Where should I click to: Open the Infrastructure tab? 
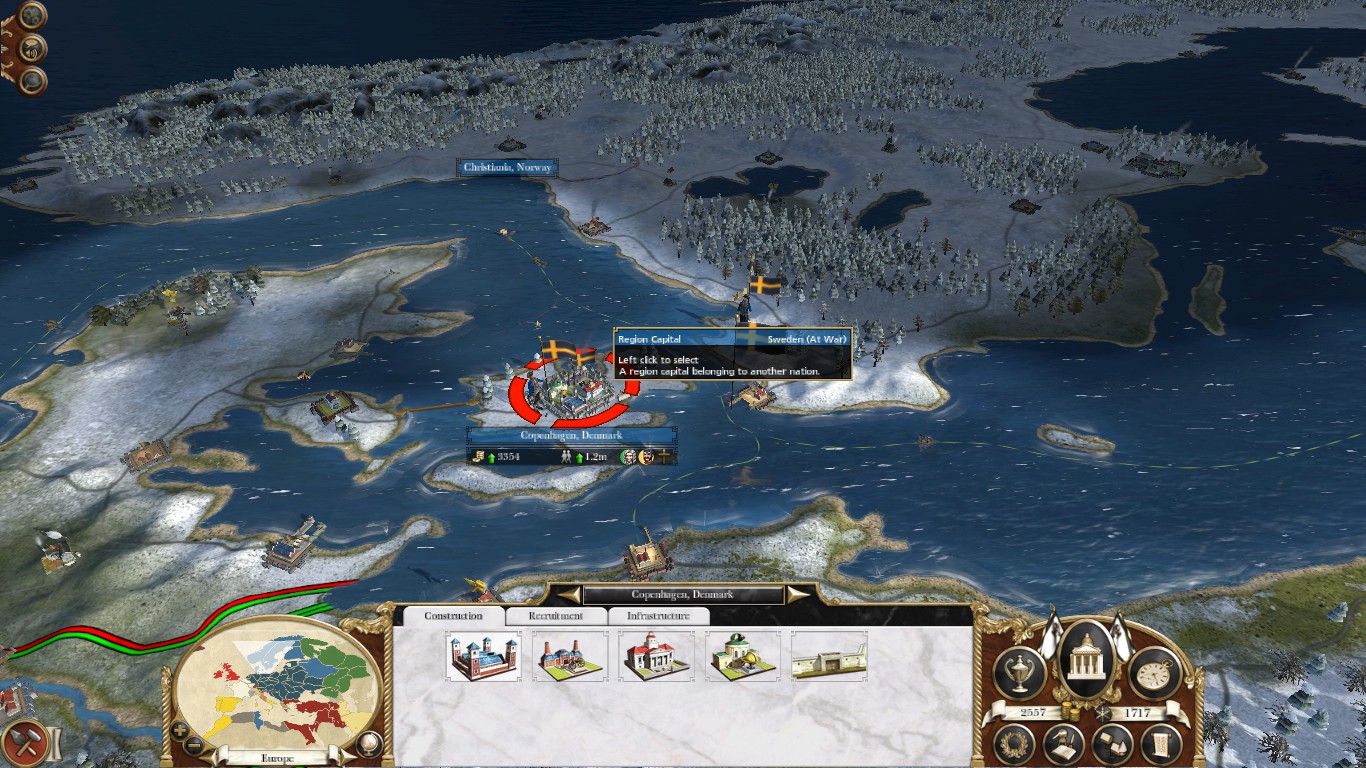point(658,616)
